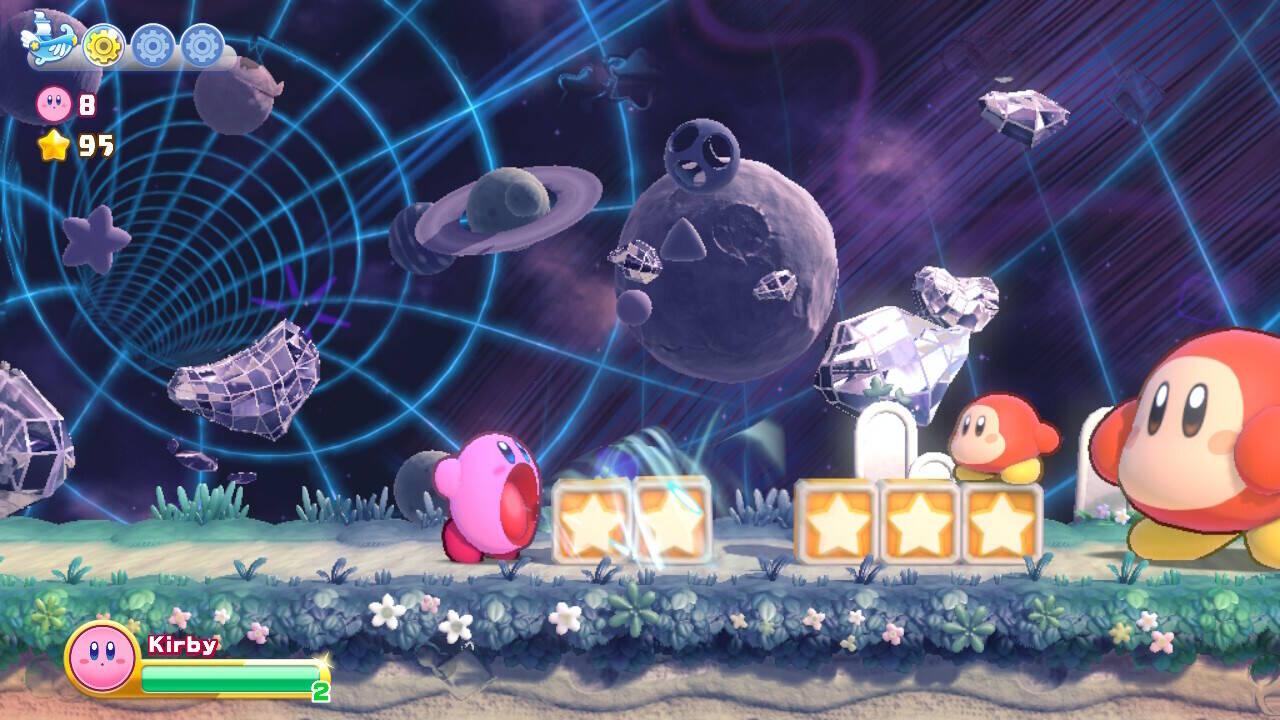Select the gold energy sphere gear
The image size is (1280, 720).
pos(102,44)
